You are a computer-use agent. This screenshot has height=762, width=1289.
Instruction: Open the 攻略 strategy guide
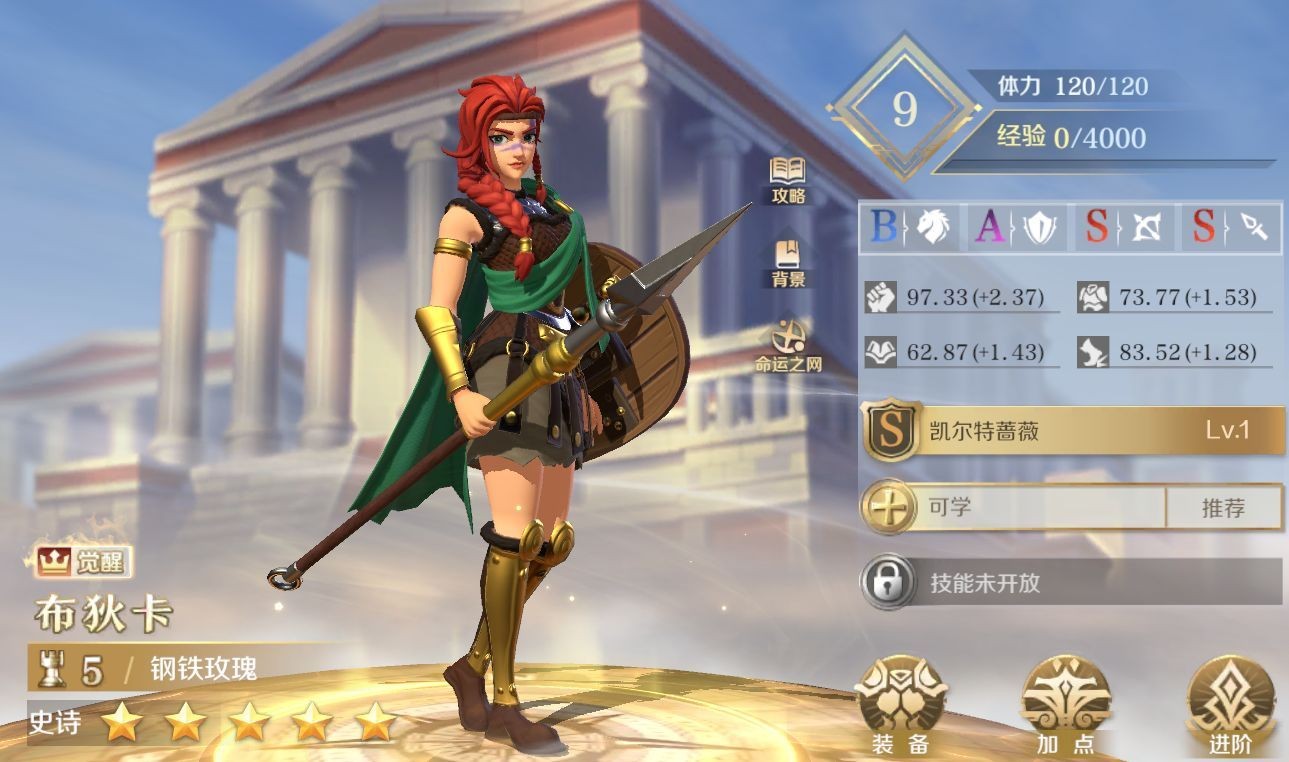coord(788,179)
